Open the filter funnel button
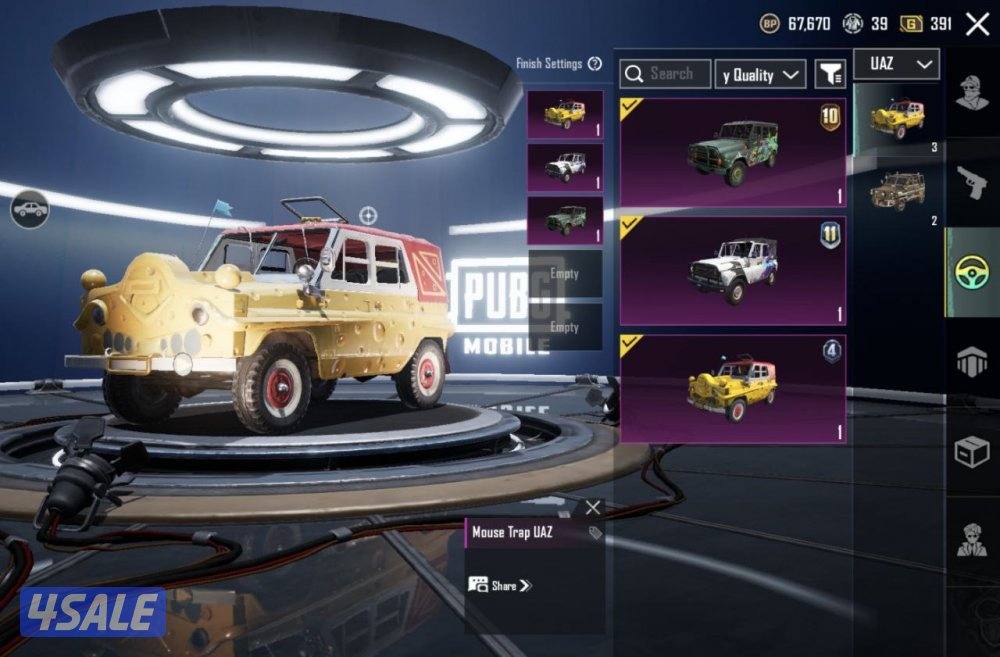Viewport: 1000px width, 657px height. (x=830, y=74)
